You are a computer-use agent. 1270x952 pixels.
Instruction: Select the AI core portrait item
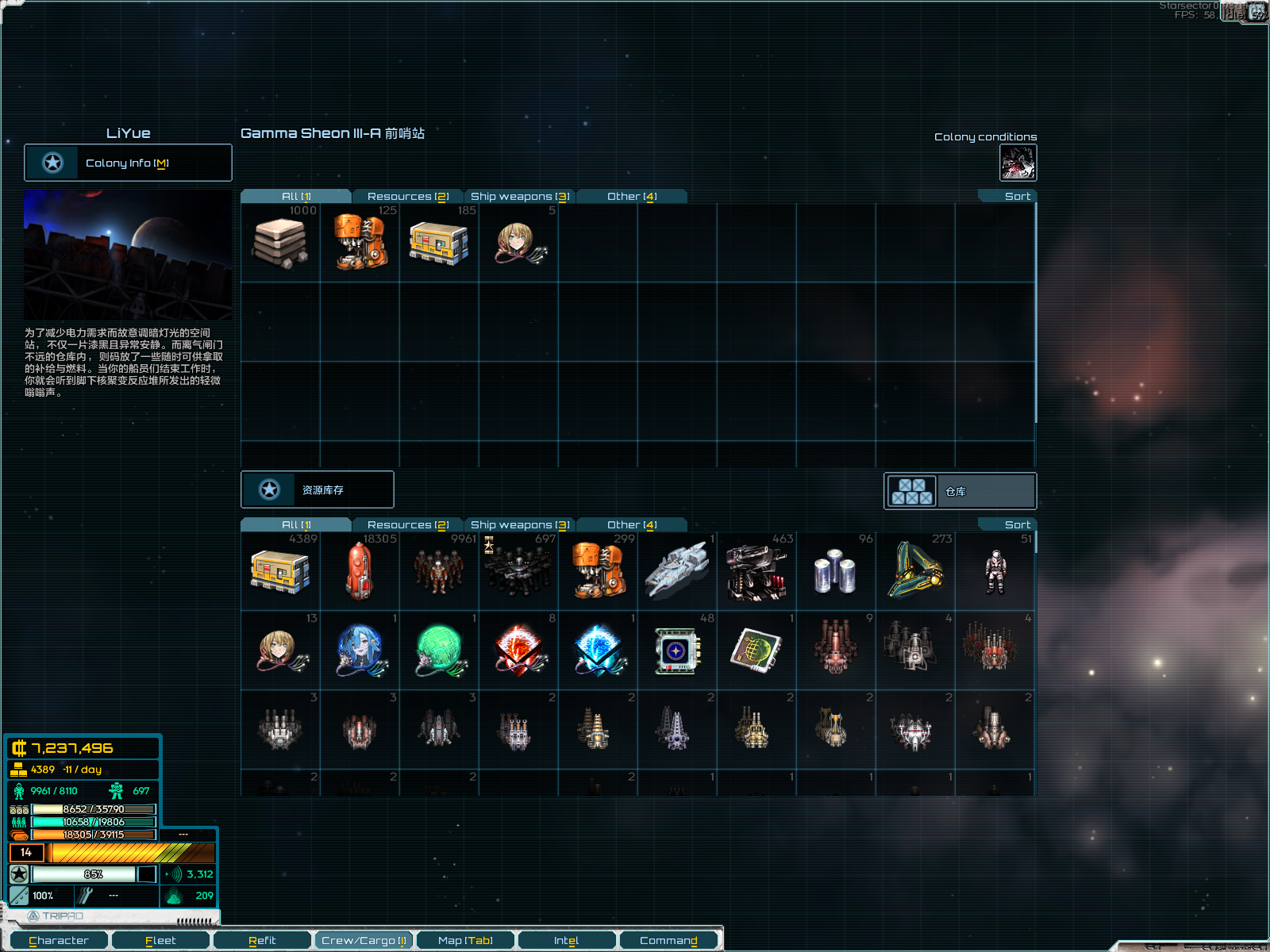[518, 242]
